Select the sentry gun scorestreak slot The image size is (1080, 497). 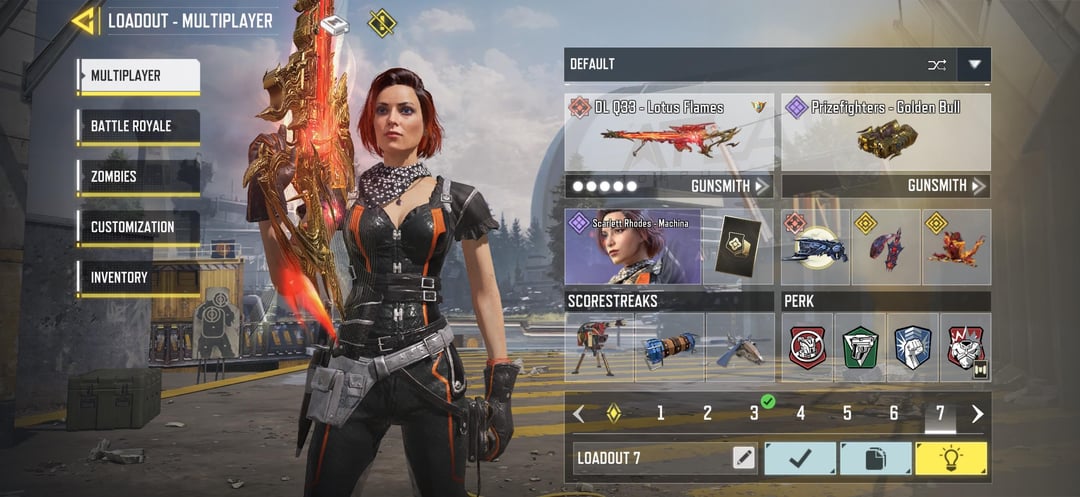pyautogui.click(x=599, y=347)
